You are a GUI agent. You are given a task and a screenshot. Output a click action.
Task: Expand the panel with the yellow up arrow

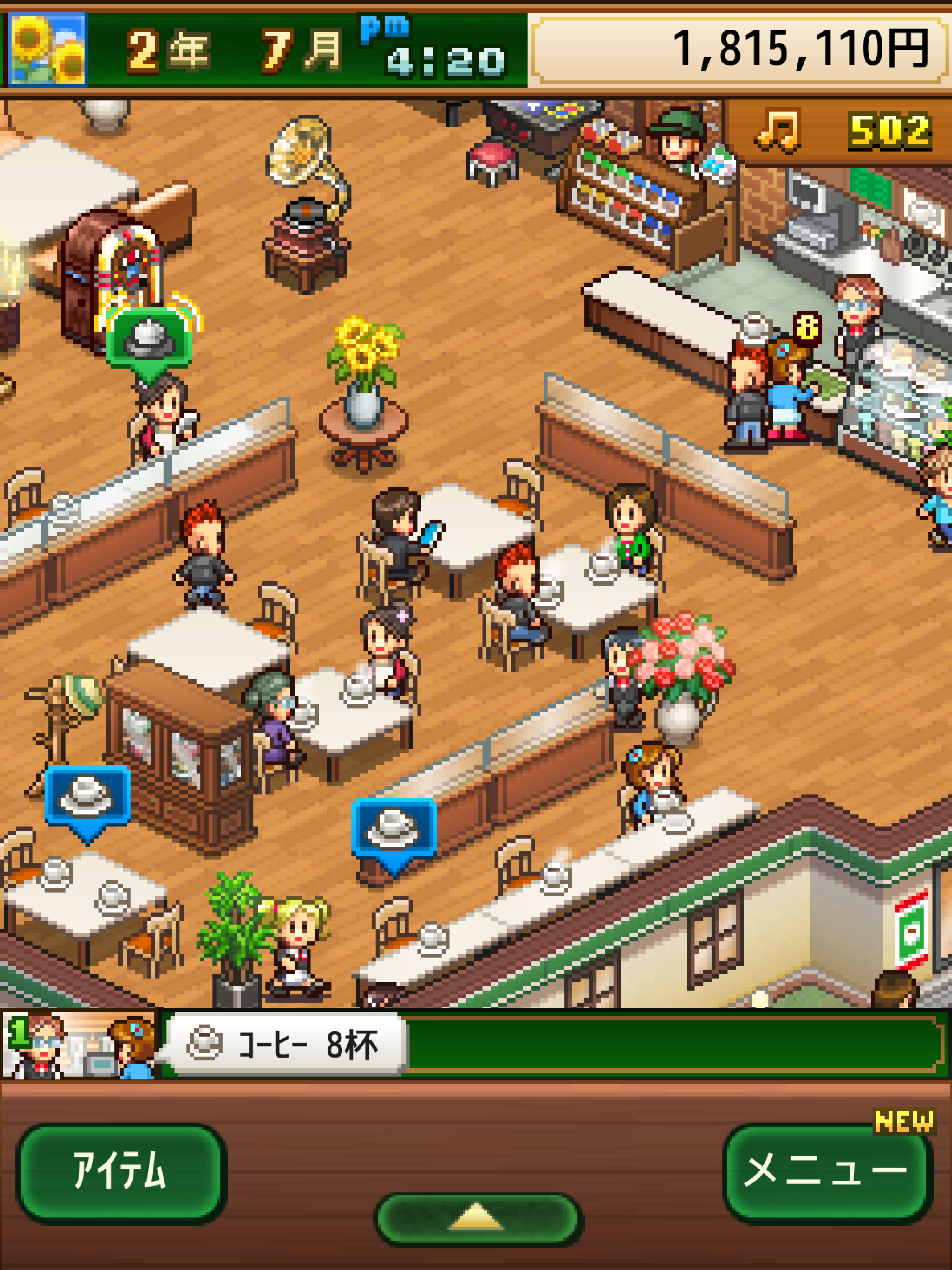pyautogui.click(x=478, y=1218)
